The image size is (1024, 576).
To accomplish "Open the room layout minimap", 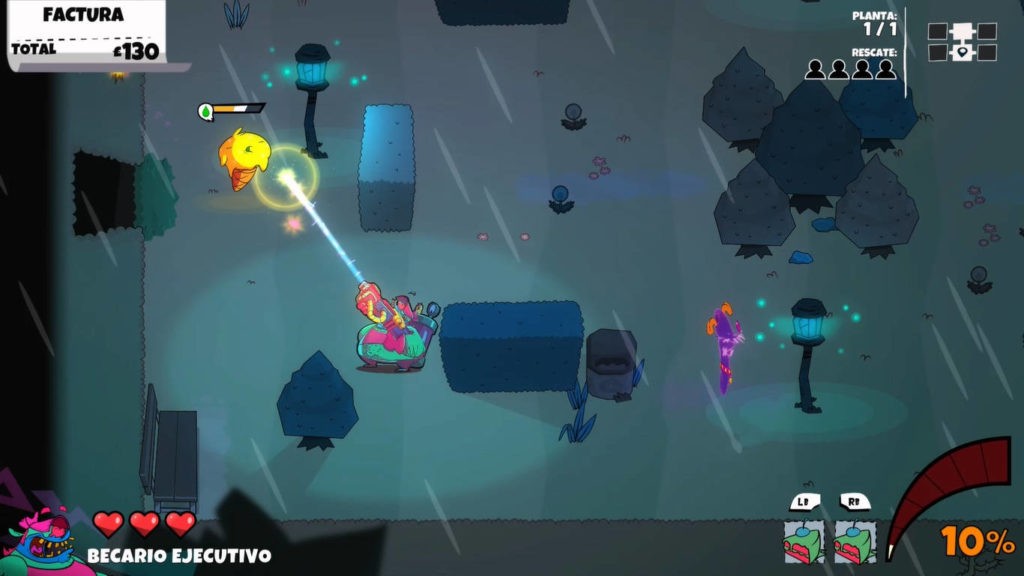I will pos(962,42).
